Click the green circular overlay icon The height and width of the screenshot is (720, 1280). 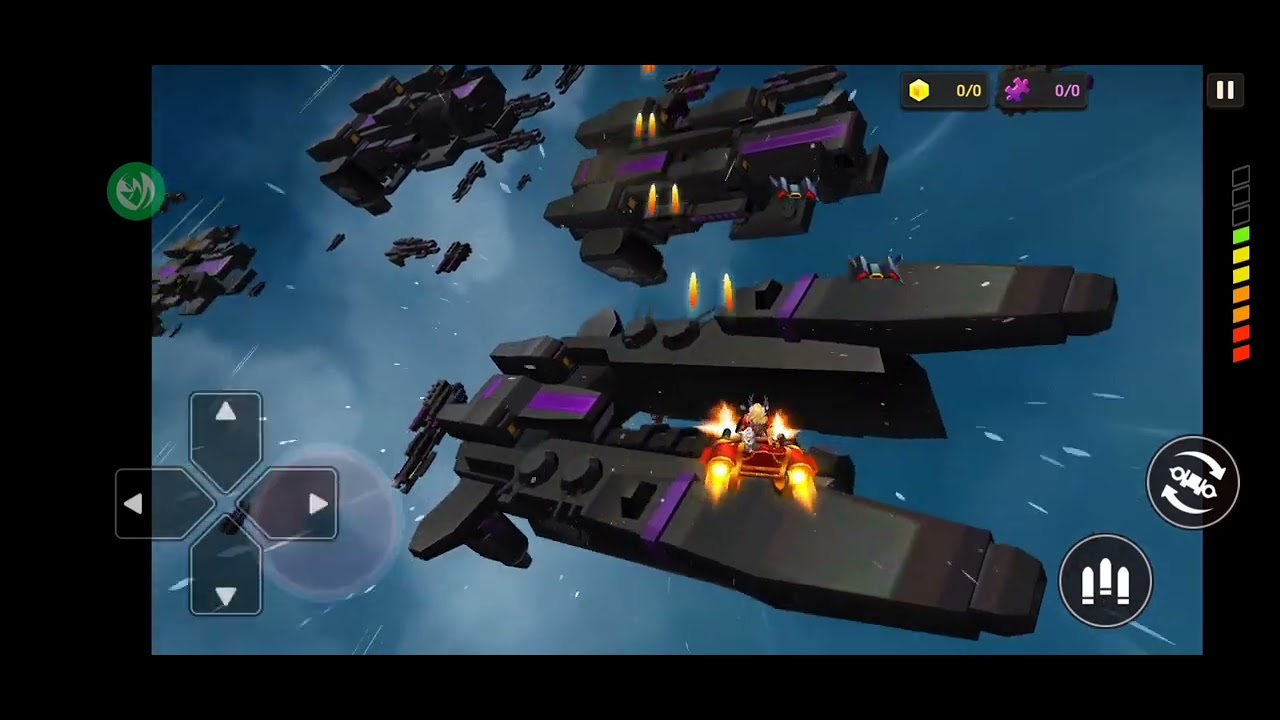(136, 190)
